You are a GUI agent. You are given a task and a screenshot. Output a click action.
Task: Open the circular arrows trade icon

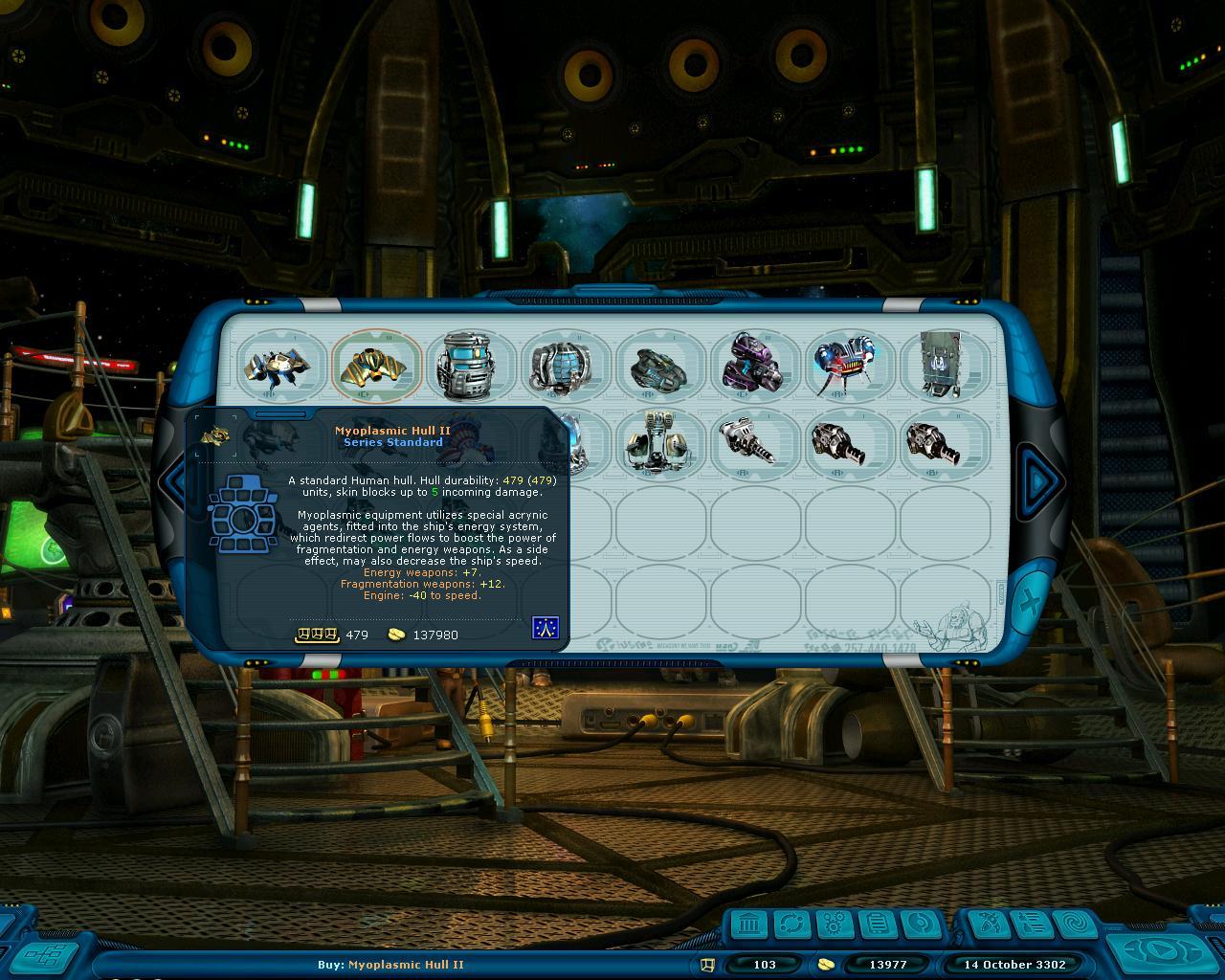(792, 925)
